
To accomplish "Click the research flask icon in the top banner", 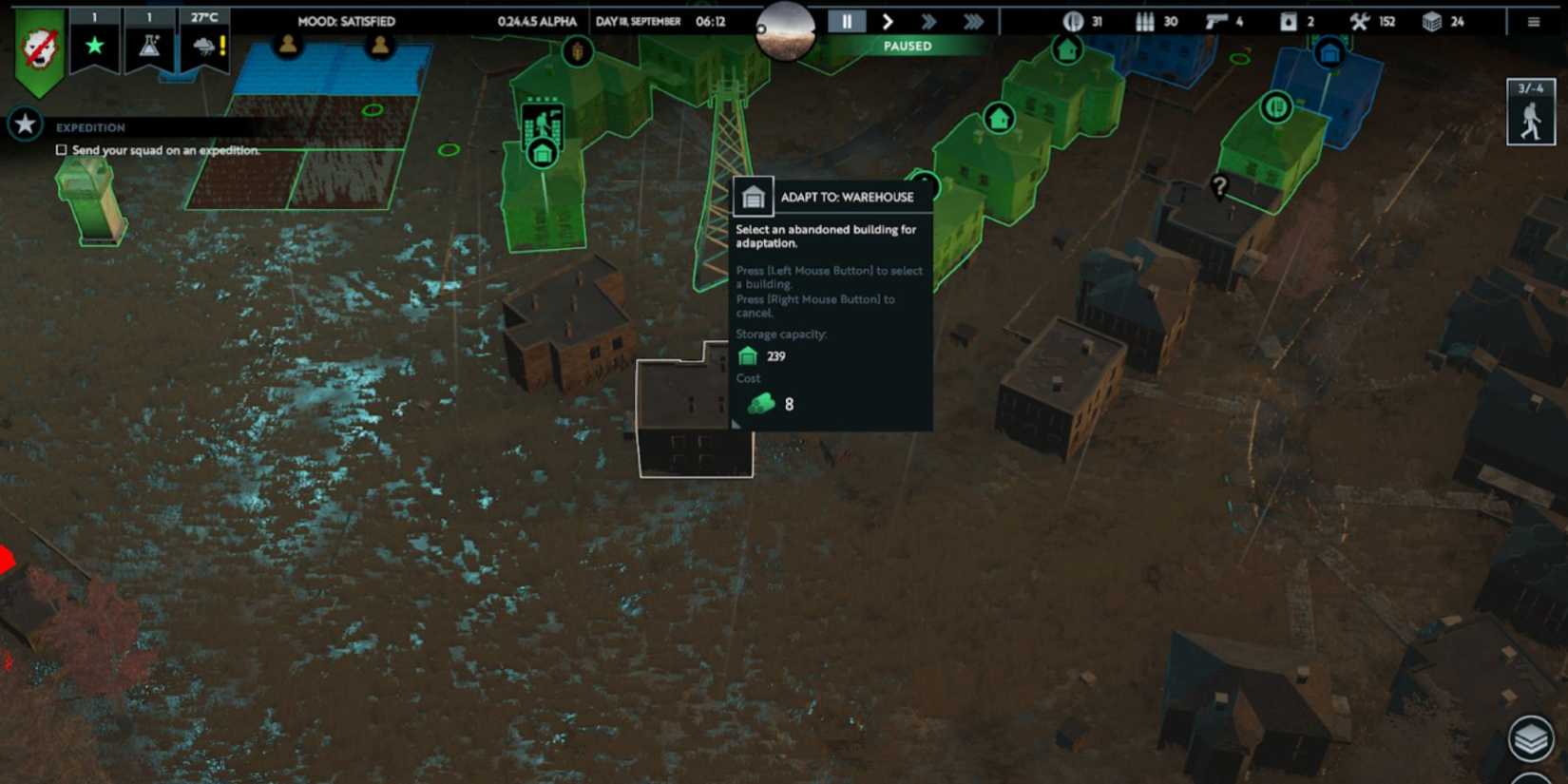I will 148,45.
